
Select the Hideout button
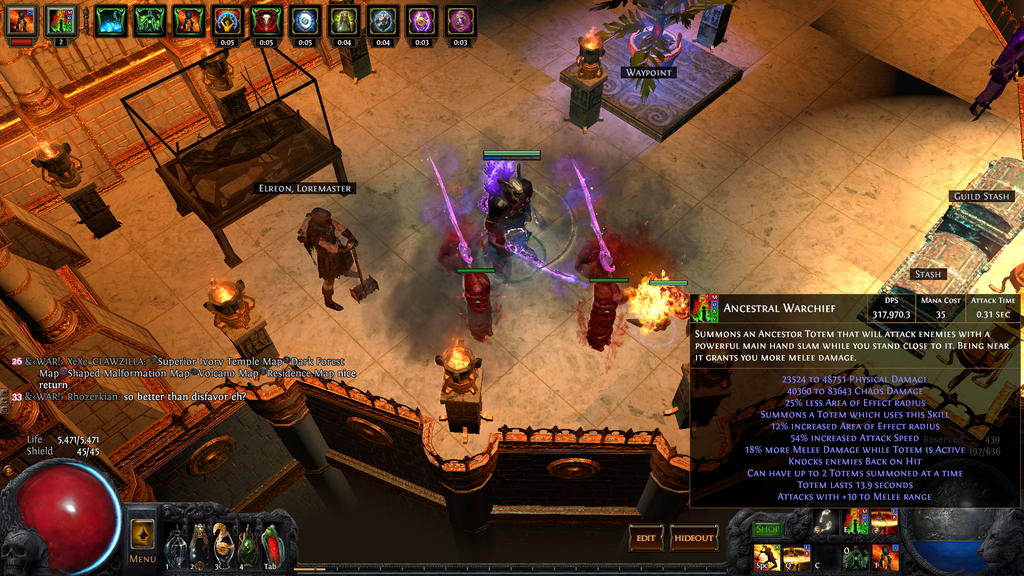(694, 538)
